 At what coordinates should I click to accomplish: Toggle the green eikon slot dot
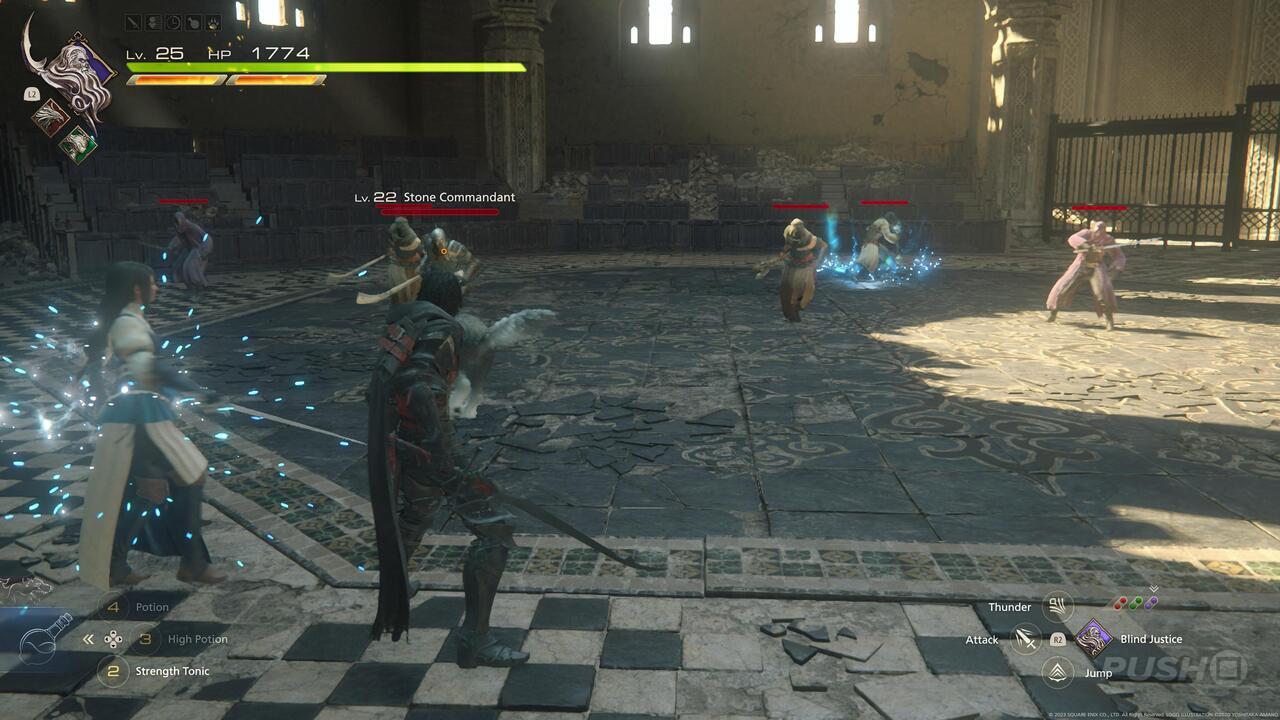[x=1137, y=603]
